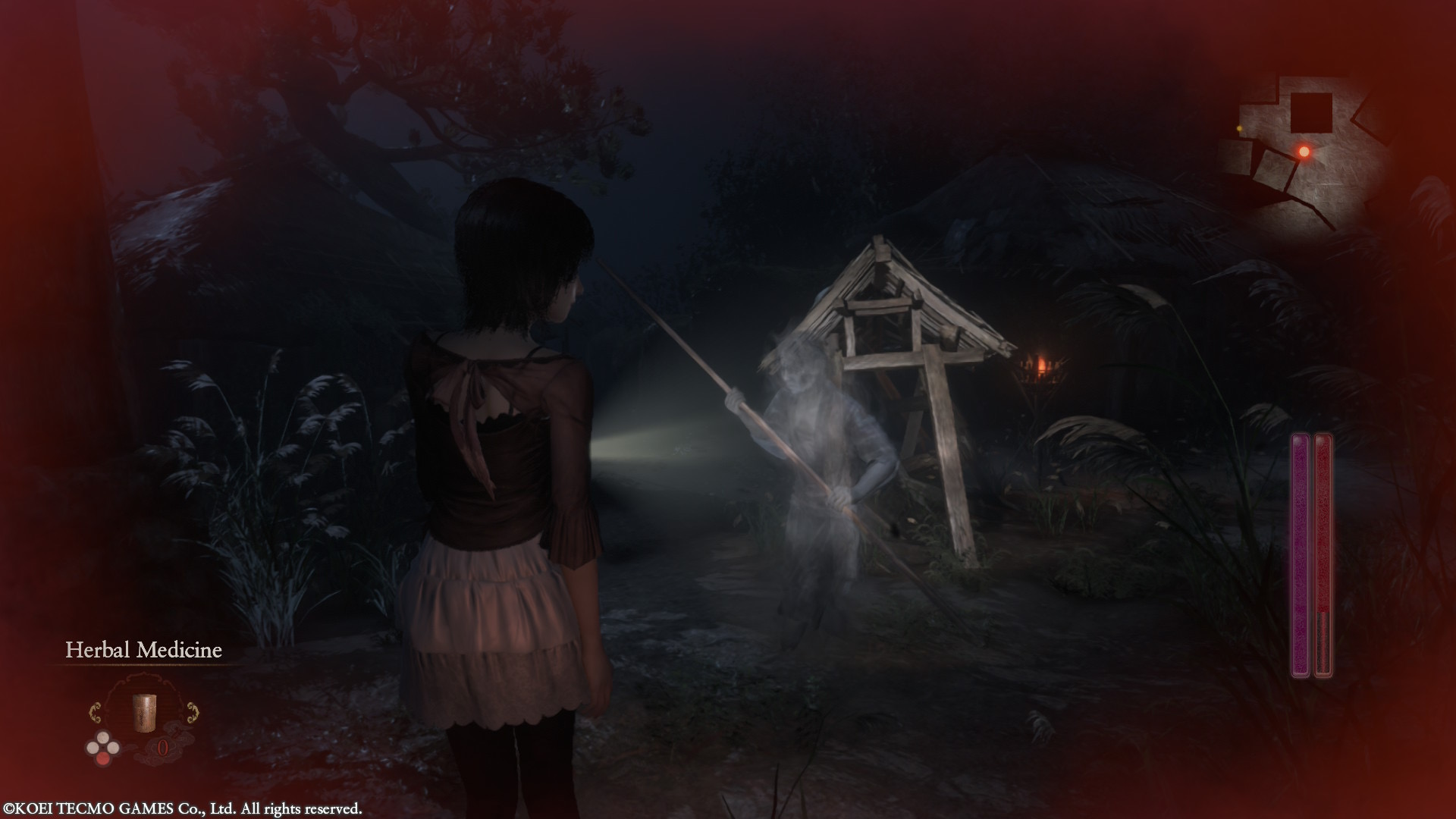Select the Herbal Medicine jar icon

(145, 712)
